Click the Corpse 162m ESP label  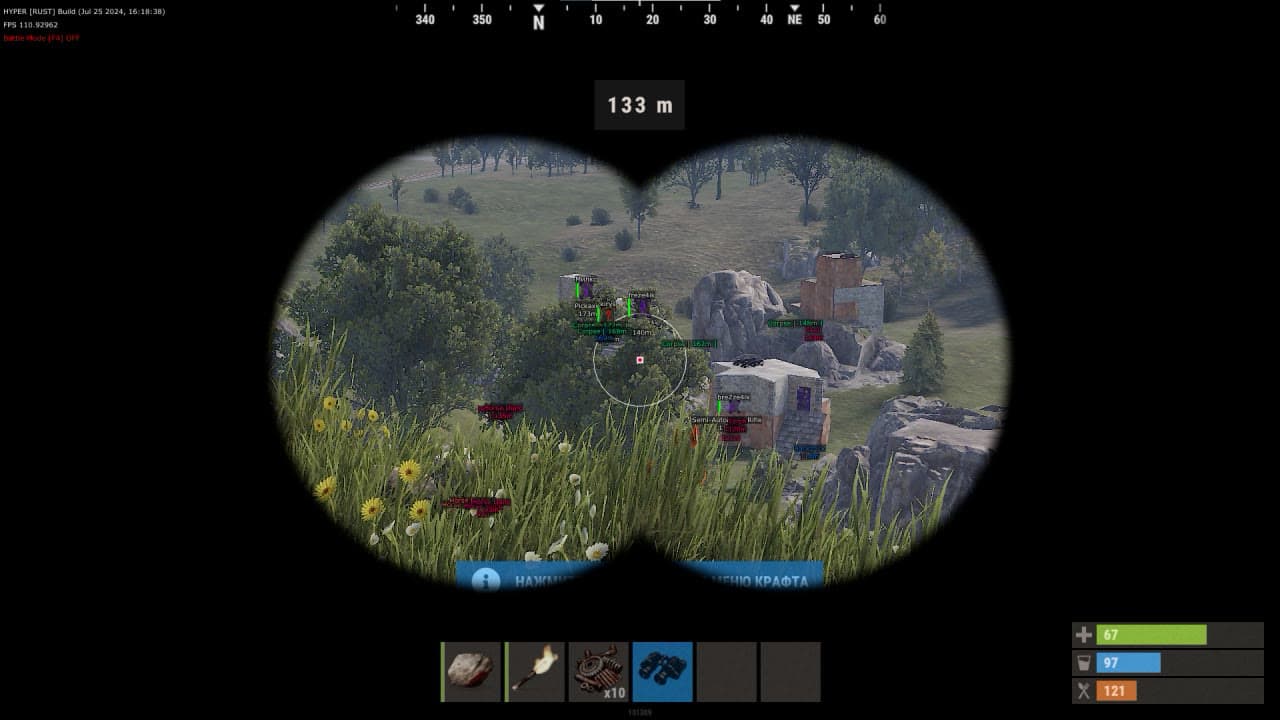(689, 343)
